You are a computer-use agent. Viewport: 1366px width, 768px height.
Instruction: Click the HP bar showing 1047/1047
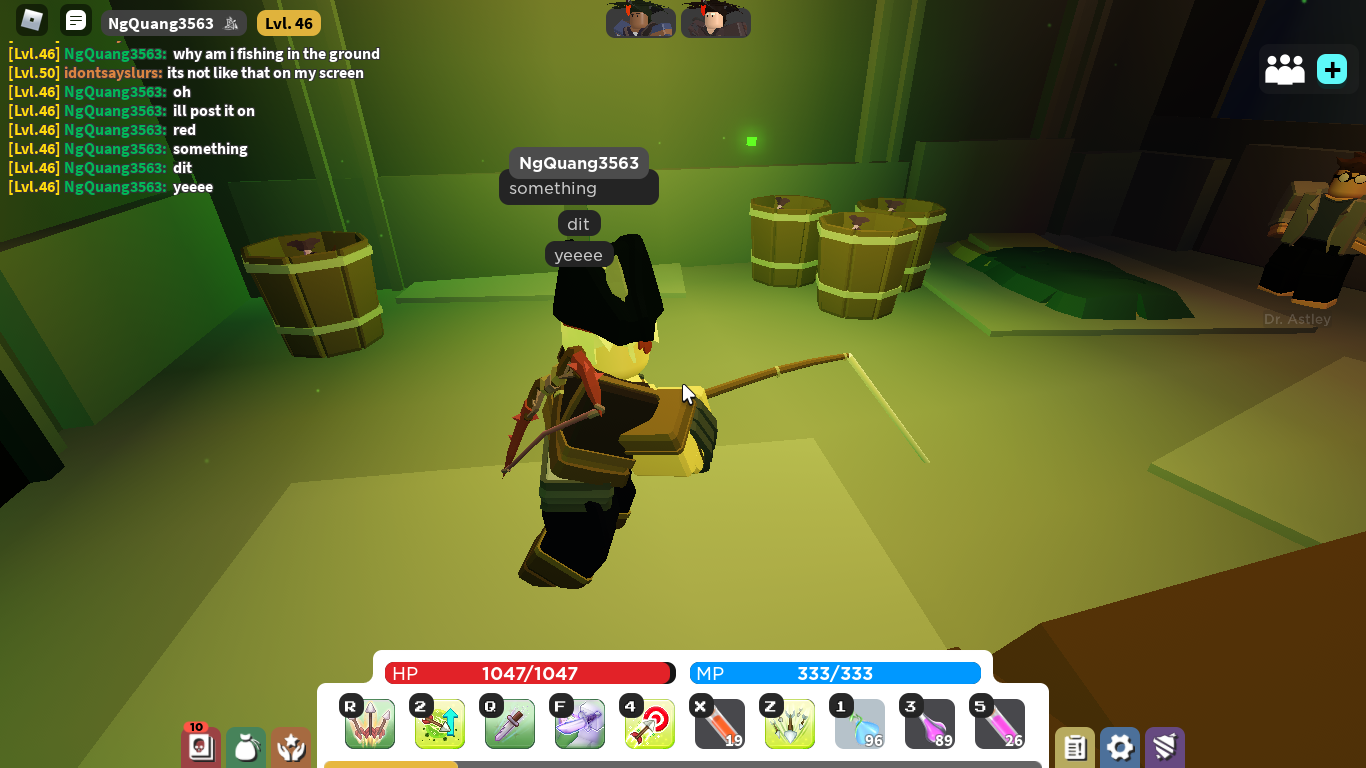point(528,673)
